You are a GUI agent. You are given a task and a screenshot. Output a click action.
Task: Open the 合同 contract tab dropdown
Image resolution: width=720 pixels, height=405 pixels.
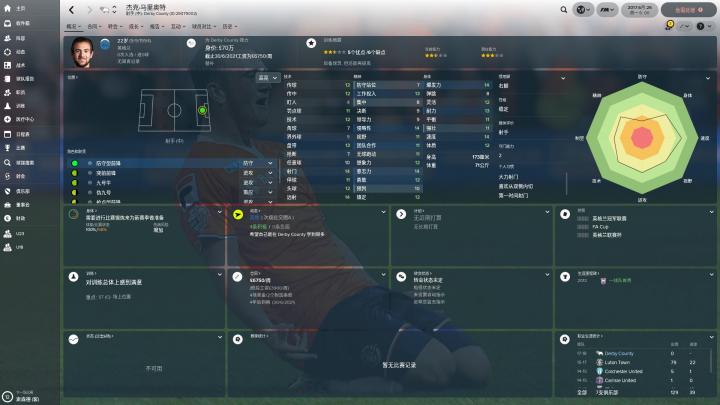94,25
